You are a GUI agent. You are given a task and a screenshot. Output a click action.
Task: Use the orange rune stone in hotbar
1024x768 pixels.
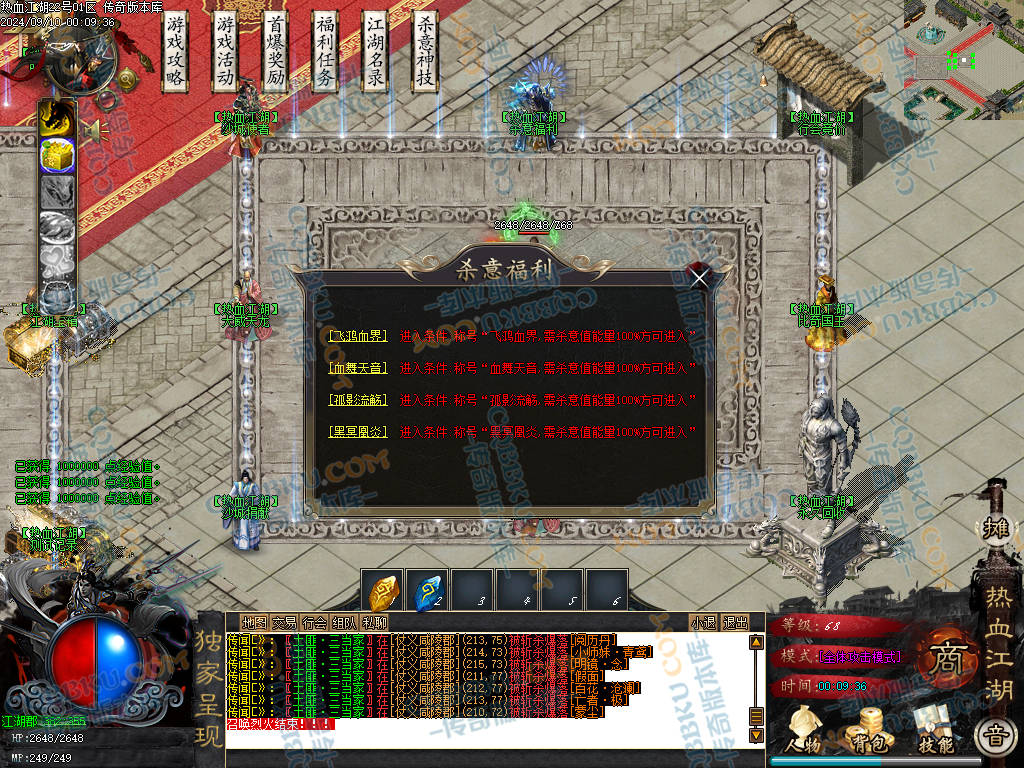[385, 592]
